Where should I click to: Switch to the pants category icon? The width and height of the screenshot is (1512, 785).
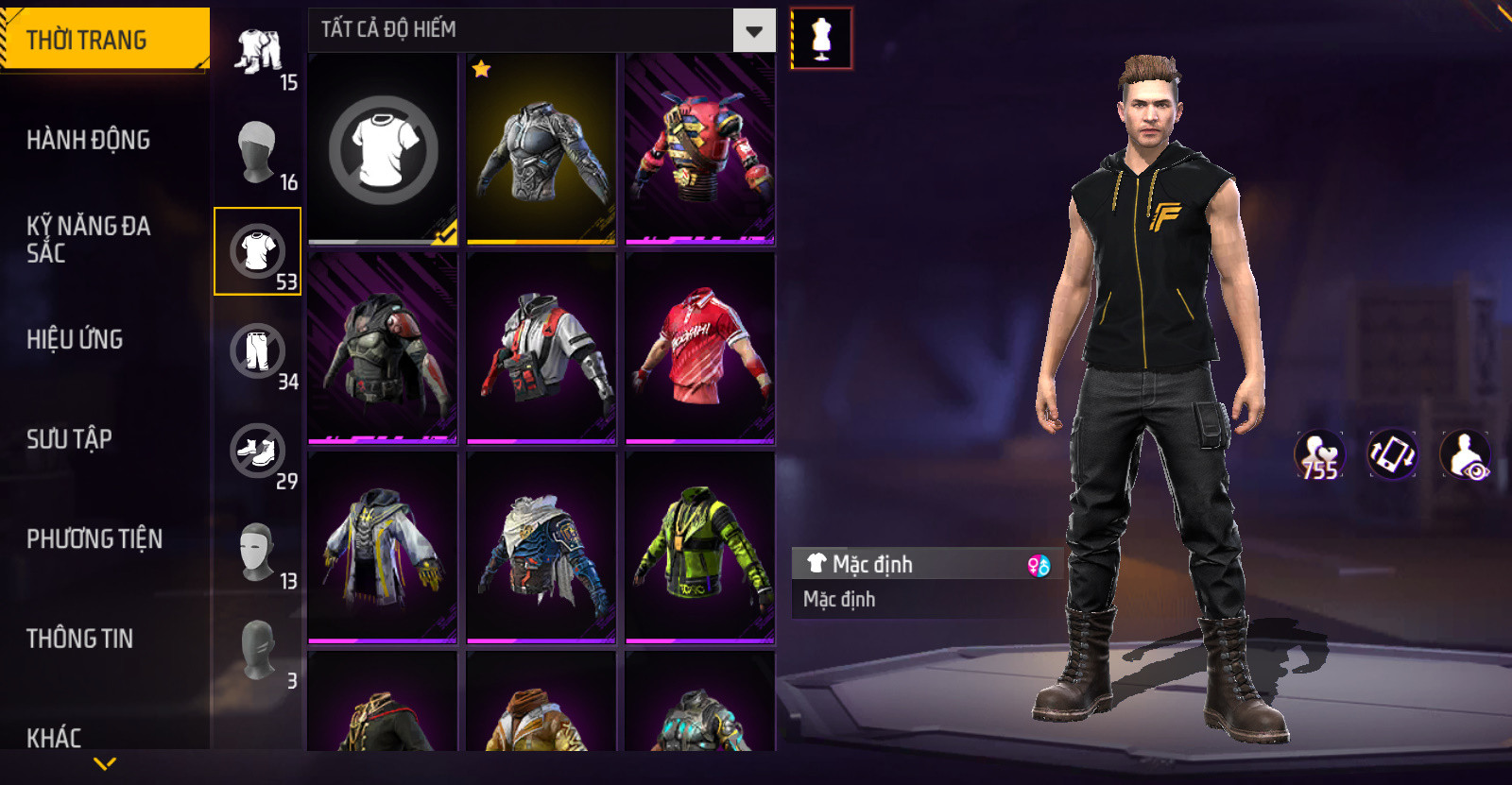click(258, 350)
